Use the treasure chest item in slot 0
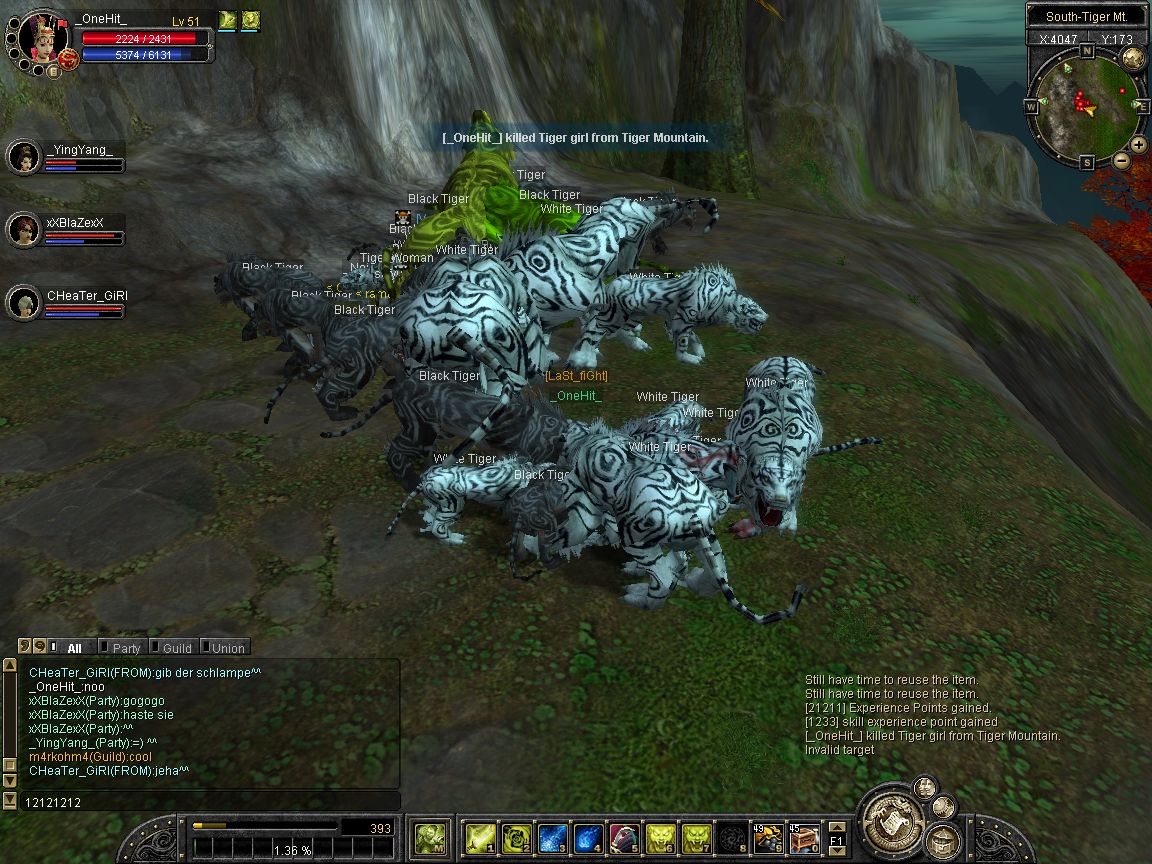 [804, 837]
